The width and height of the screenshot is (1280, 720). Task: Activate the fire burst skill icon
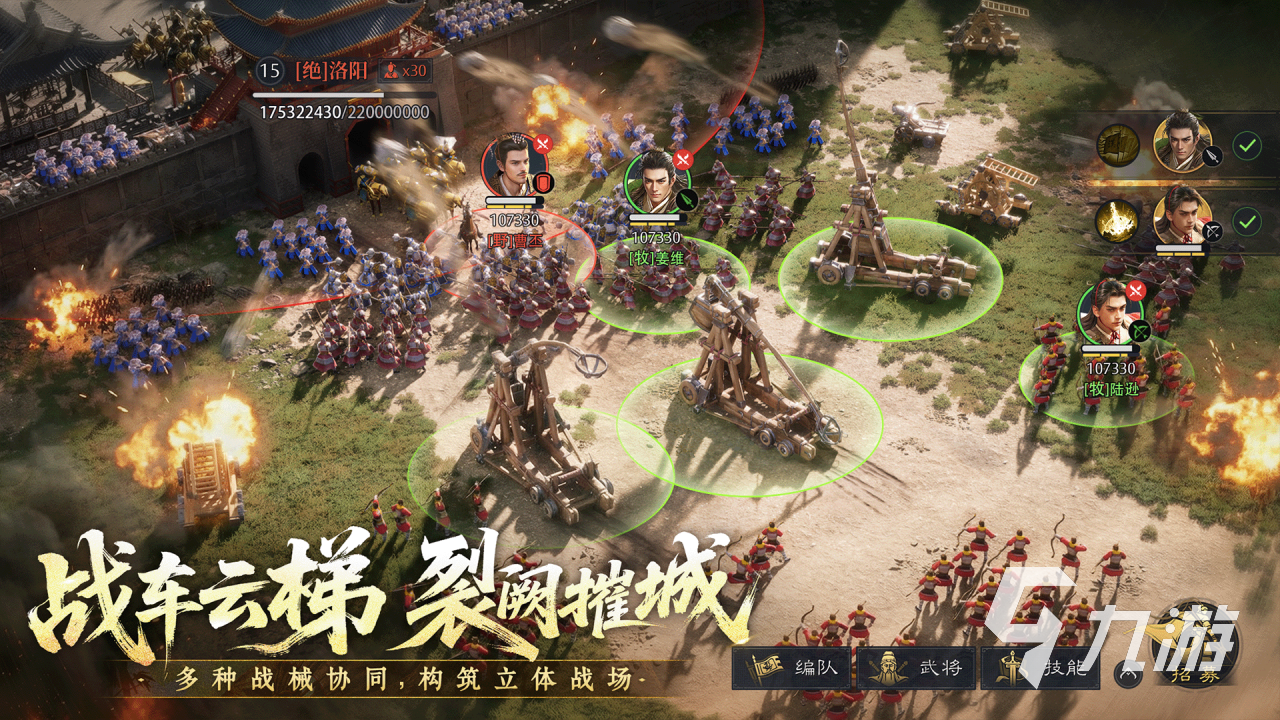pyautogui.click(x=1118, y=222)
